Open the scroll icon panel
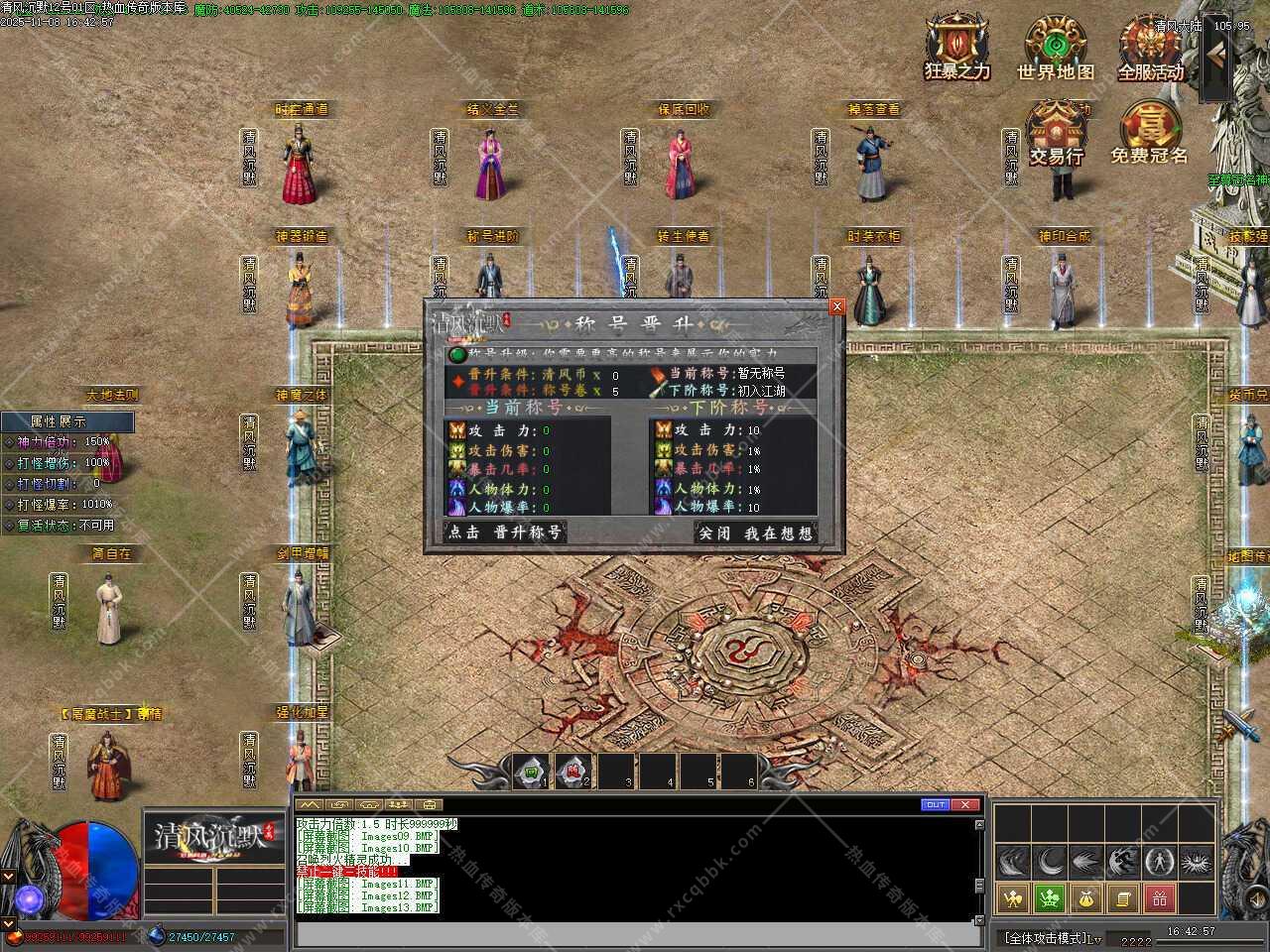This screenshot has height=952, width=1270. (x=1123, y=899)
